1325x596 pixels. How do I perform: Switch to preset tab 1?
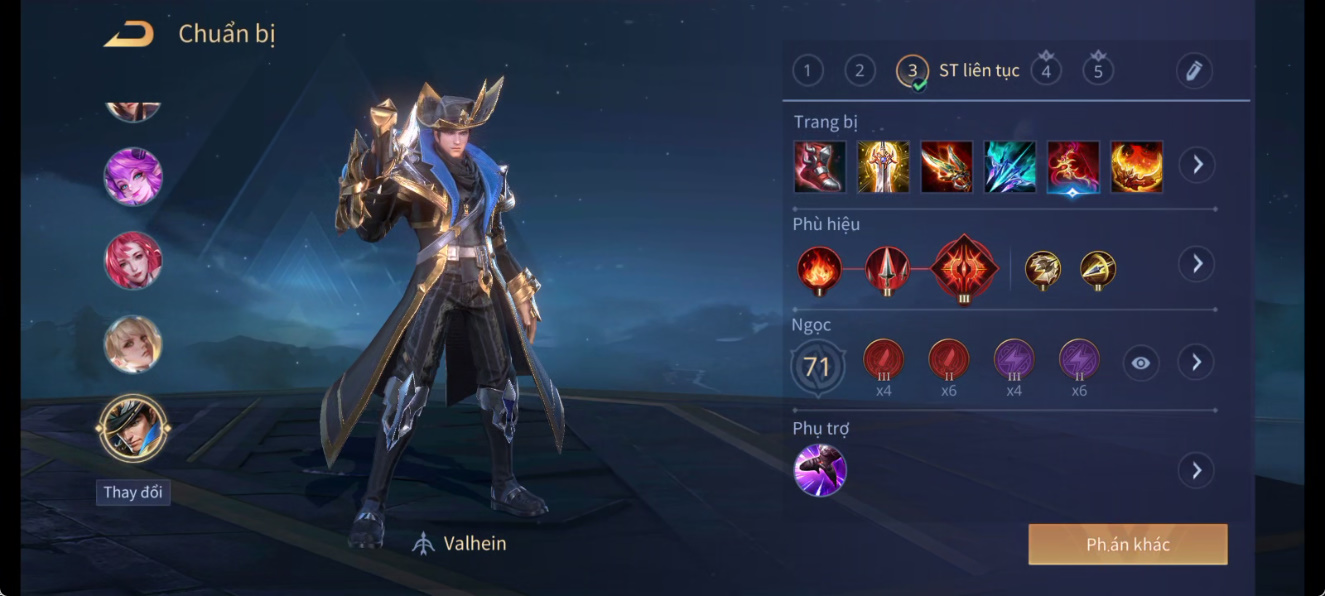(807, 70)
